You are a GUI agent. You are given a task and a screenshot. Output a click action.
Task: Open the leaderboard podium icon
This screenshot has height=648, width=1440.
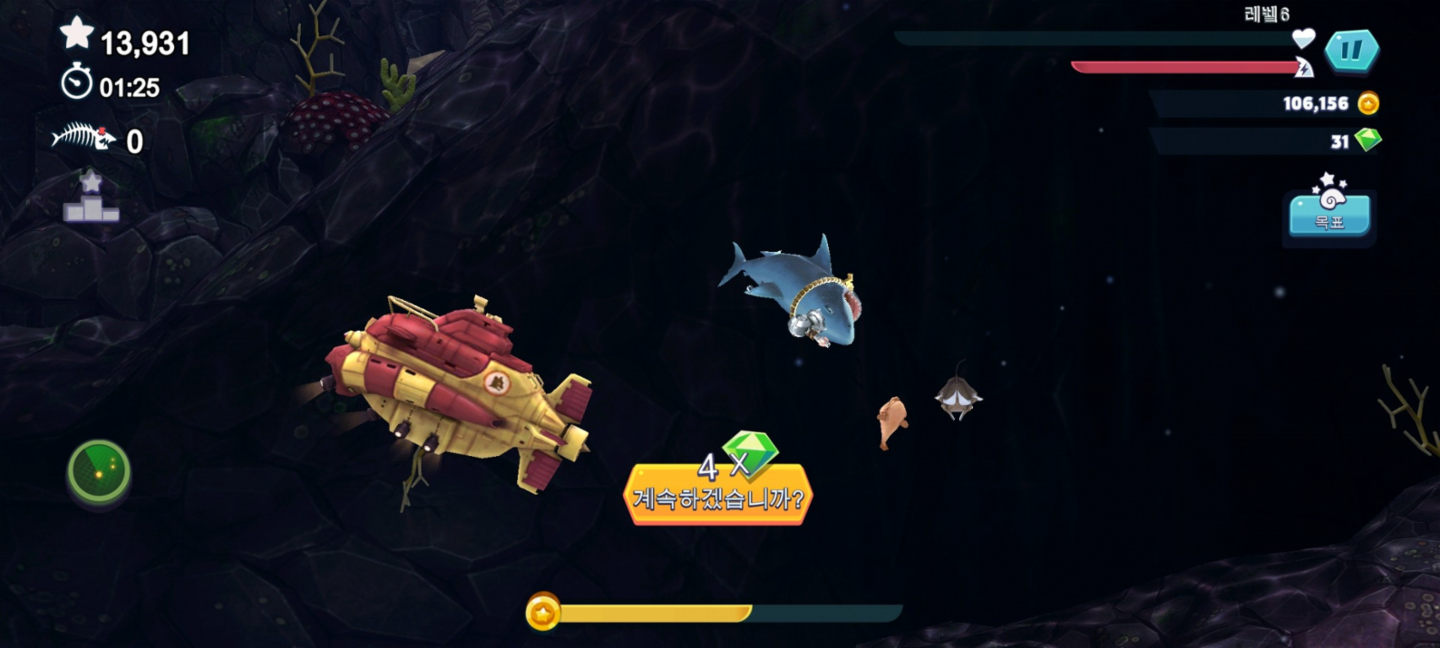coord(91,199)
